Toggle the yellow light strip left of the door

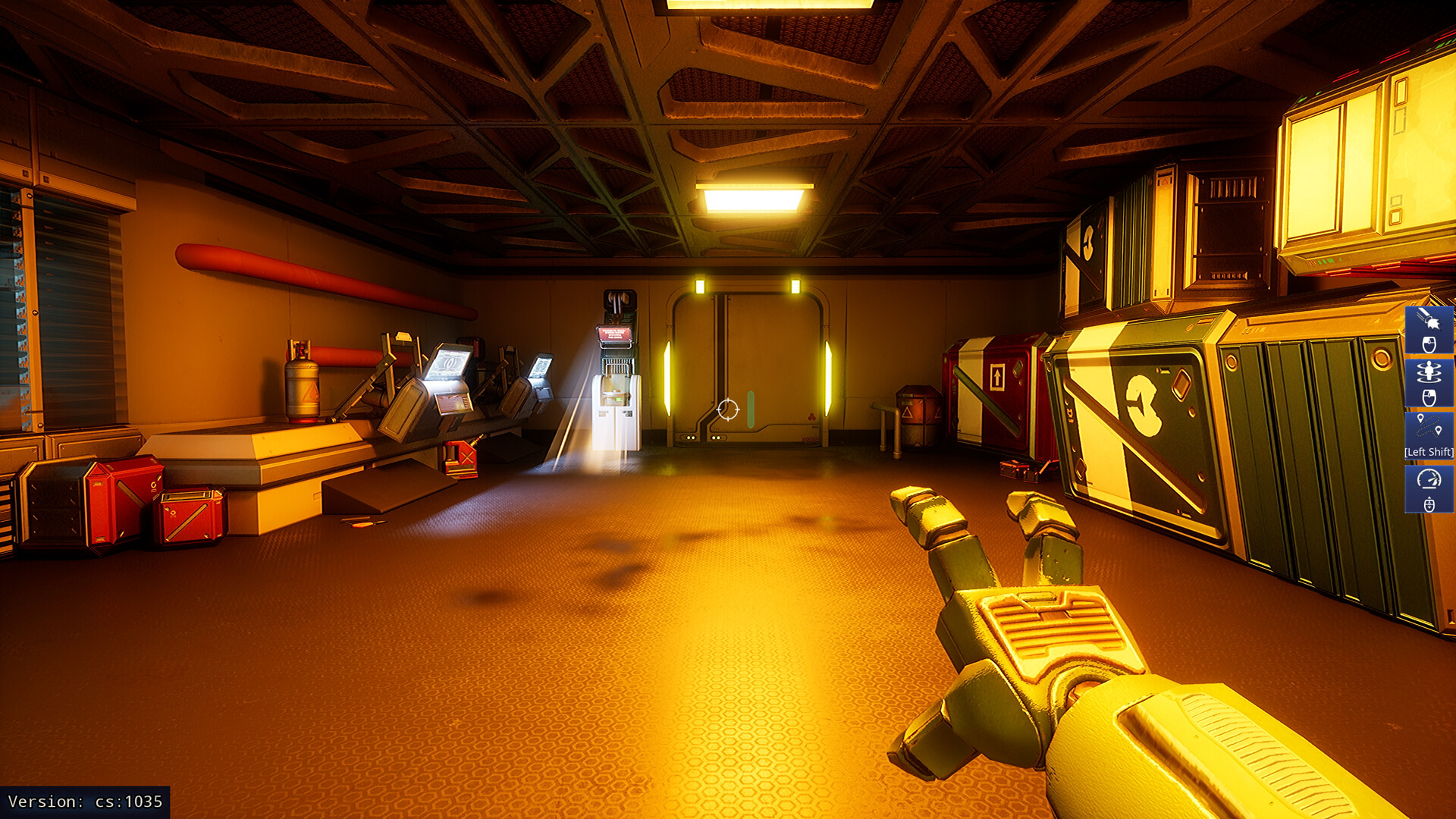click(x=667, y=379)
